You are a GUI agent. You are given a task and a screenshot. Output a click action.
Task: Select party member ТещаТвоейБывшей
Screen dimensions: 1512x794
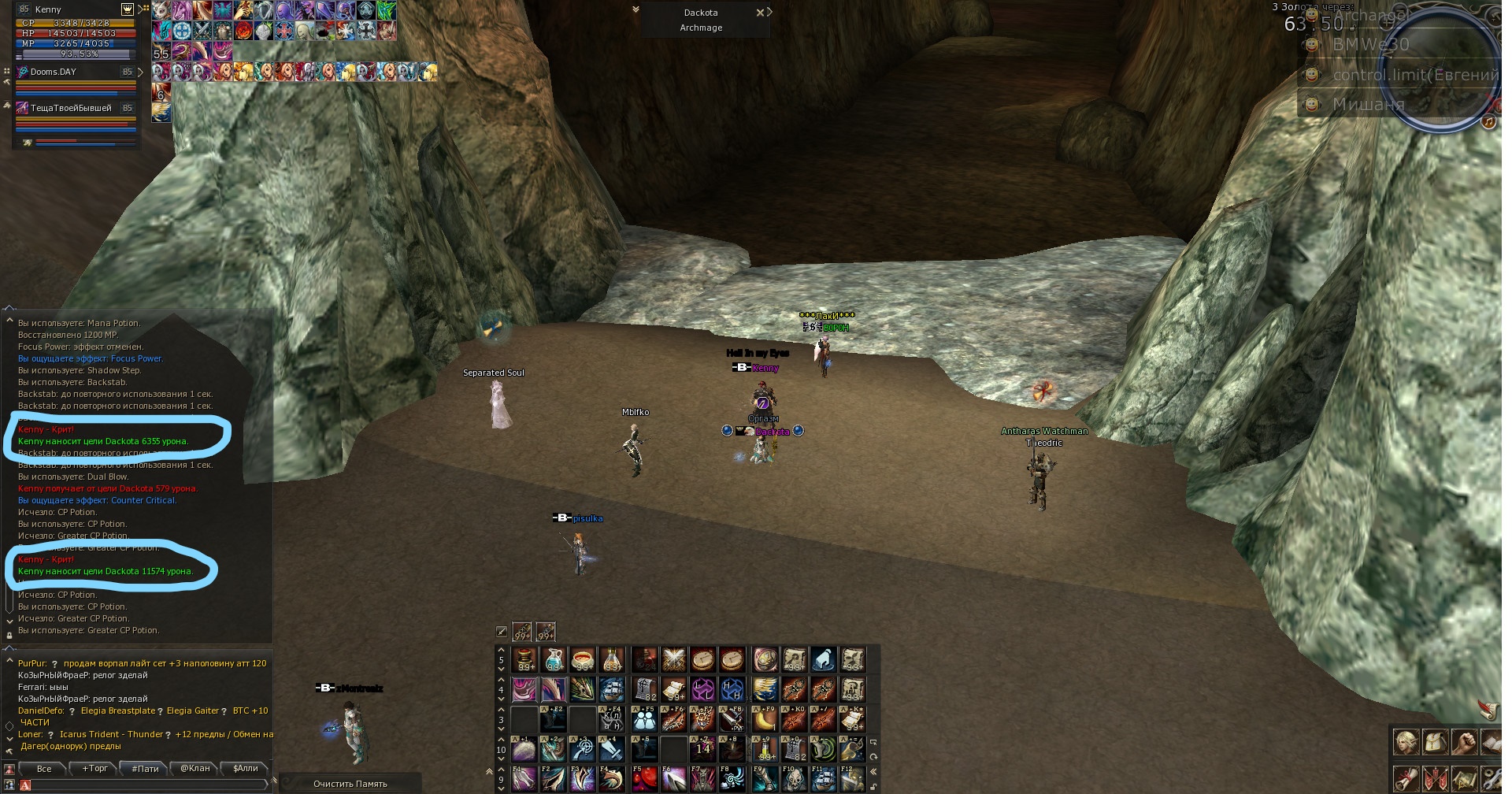[71, 109]
